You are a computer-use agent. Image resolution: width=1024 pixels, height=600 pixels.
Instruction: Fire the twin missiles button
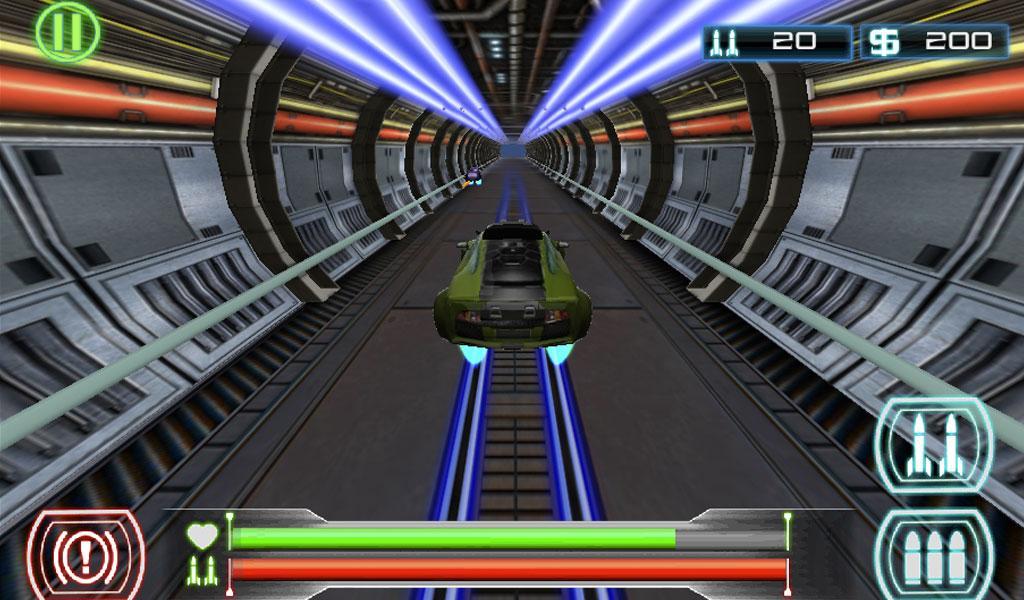[933, 445]
